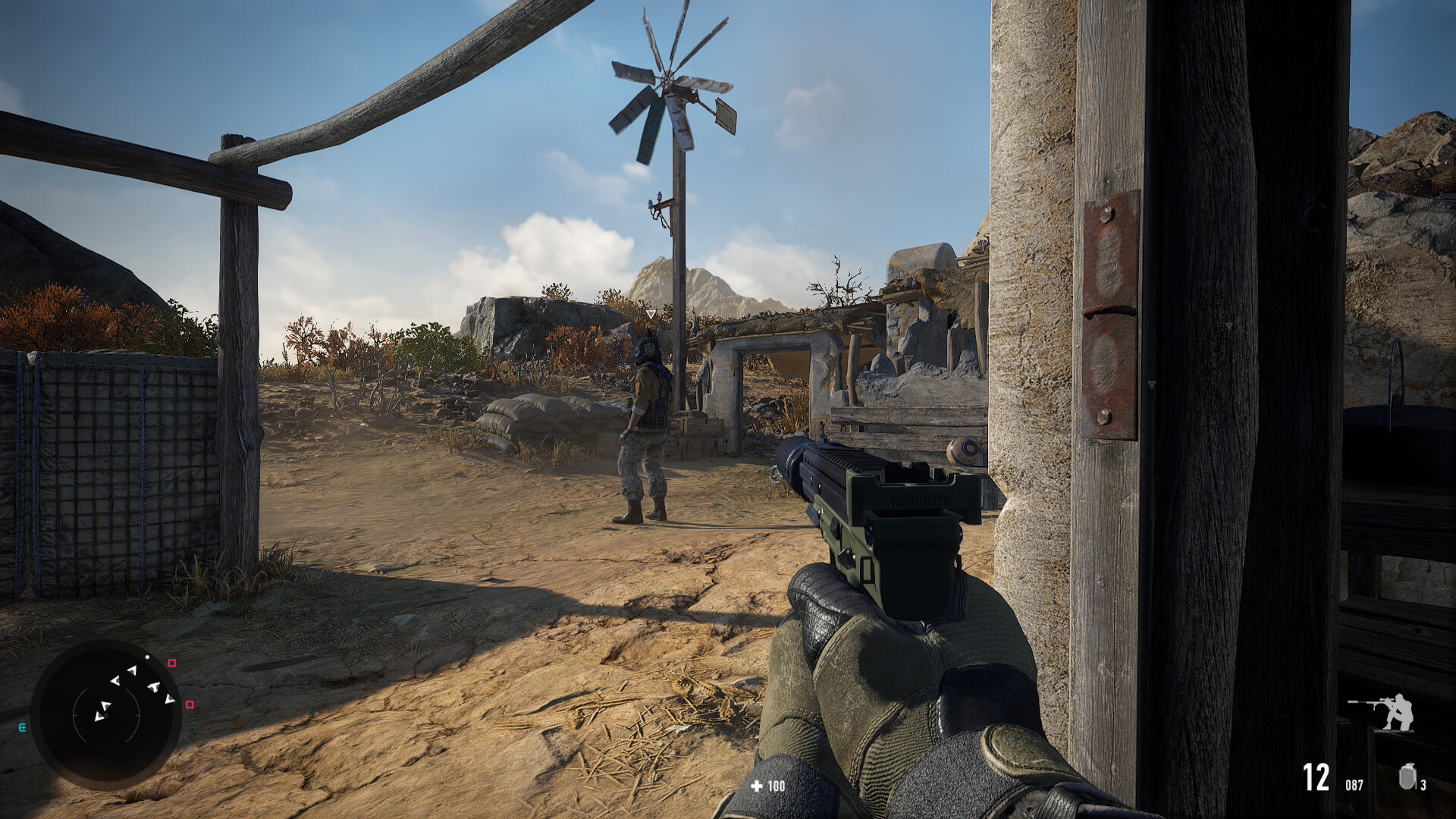Click the circular minimap radar

[106, 714]
